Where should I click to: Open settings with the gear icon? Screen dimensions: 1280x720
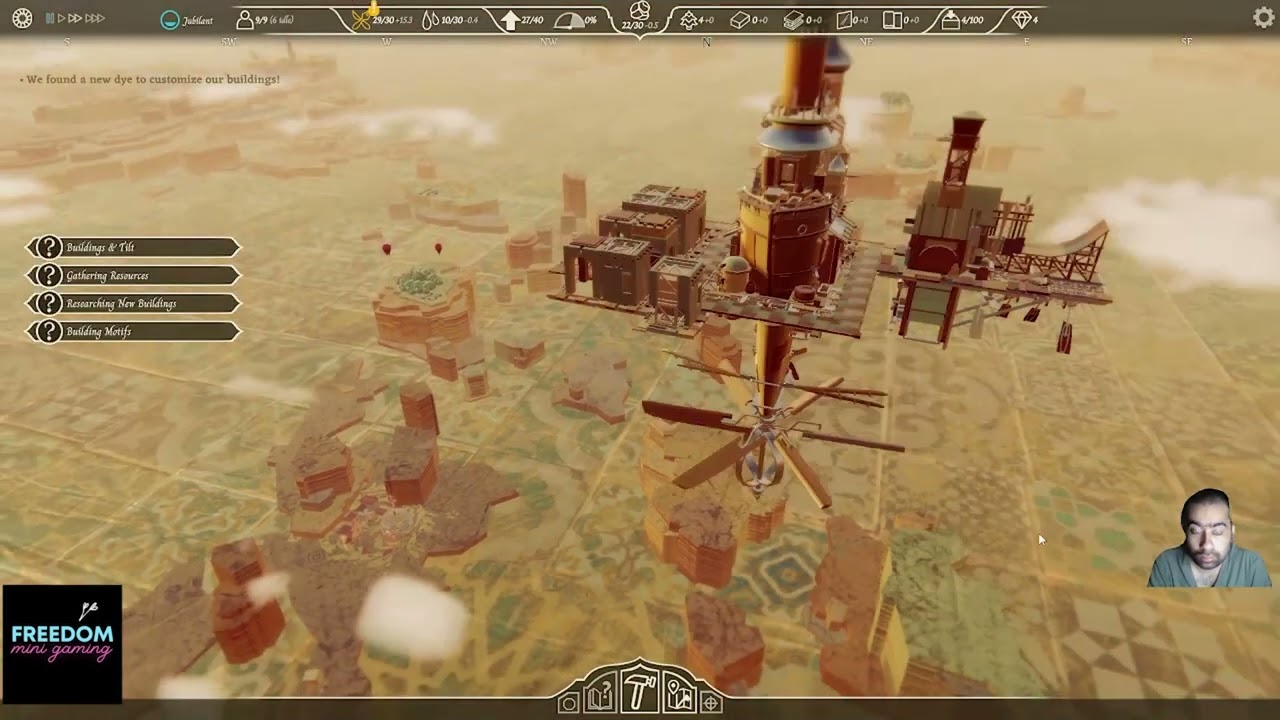(1263, 17)
